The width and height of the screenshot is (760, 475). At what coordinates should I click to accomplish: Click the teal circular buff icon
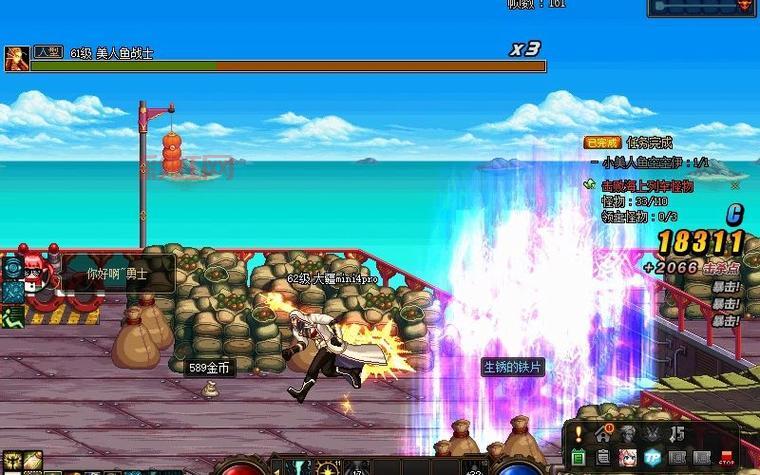(12, 267)
